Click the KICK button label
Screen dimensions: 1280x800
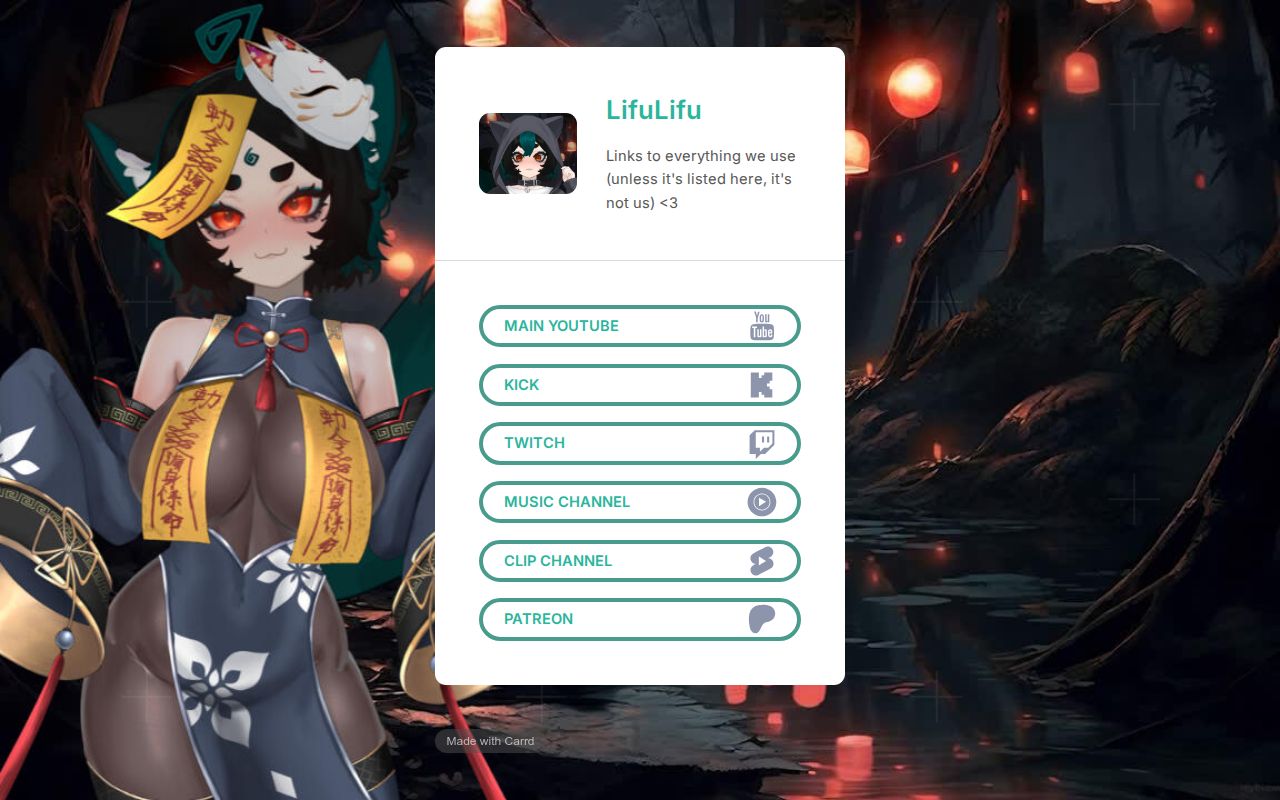click(522, 384)
